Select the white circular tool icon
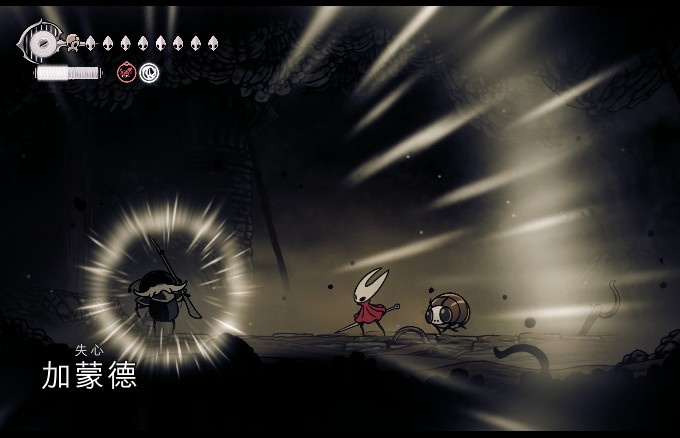 [149, 71]
